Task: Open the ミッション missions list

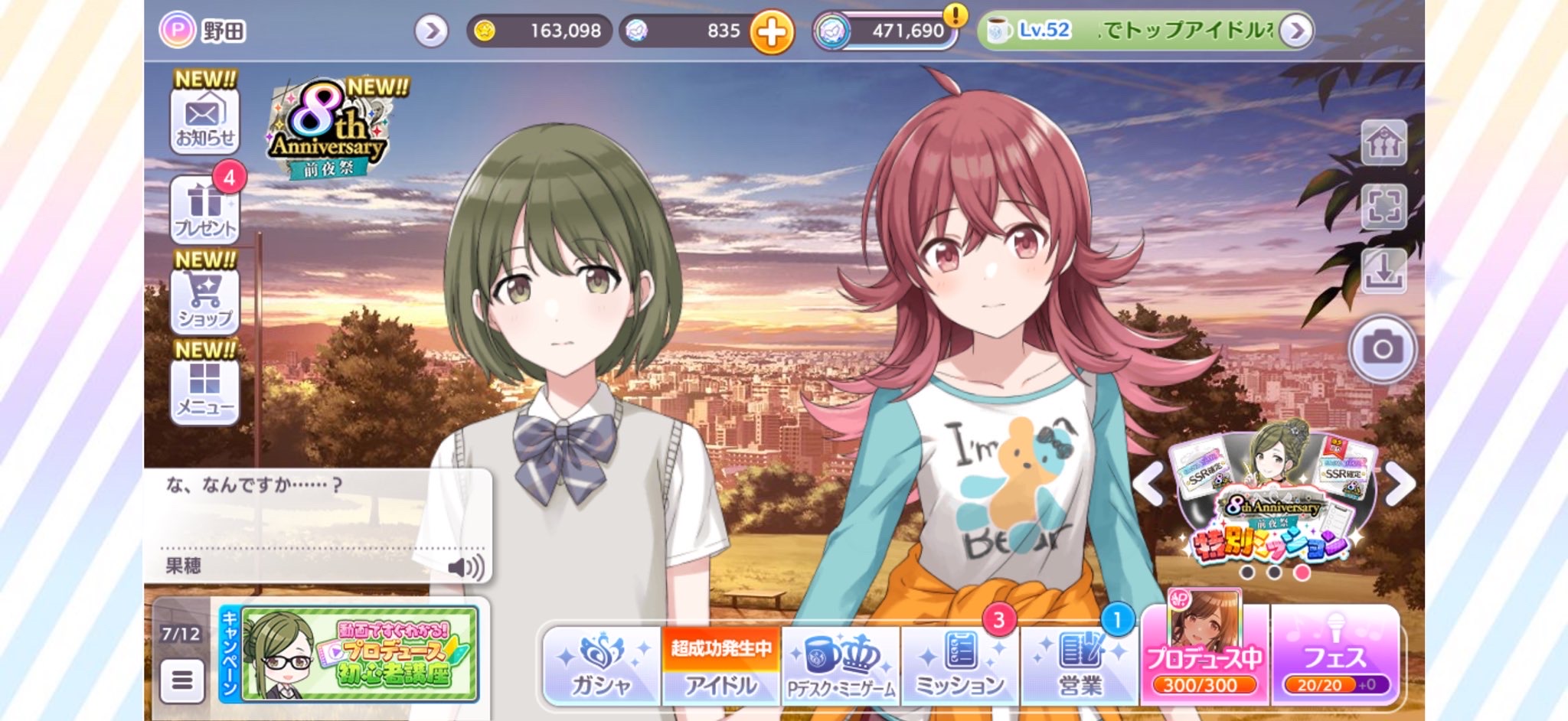Action: click(960, 665)
